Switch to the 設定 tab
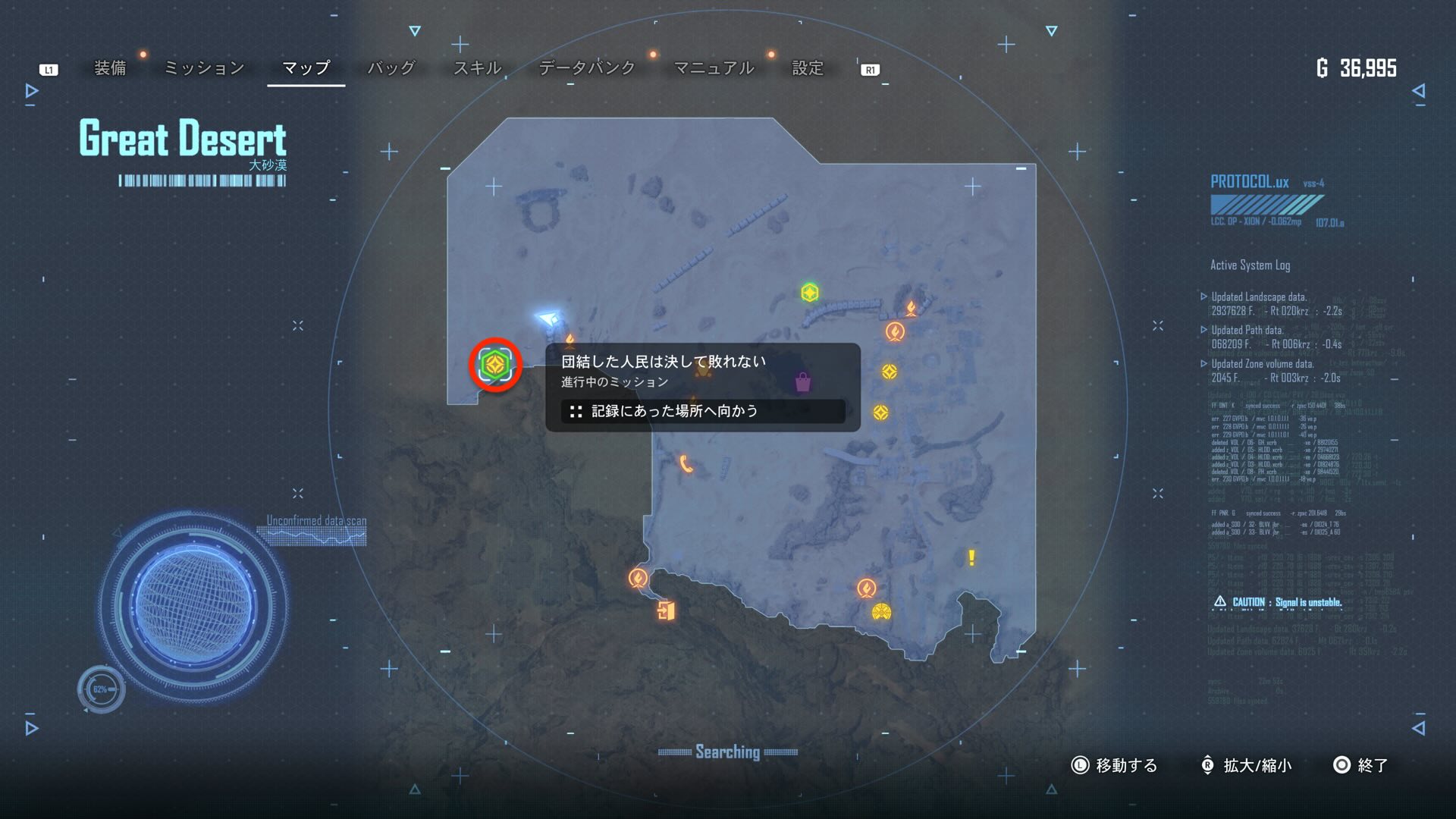1456x819 pixels. (807, 68)
